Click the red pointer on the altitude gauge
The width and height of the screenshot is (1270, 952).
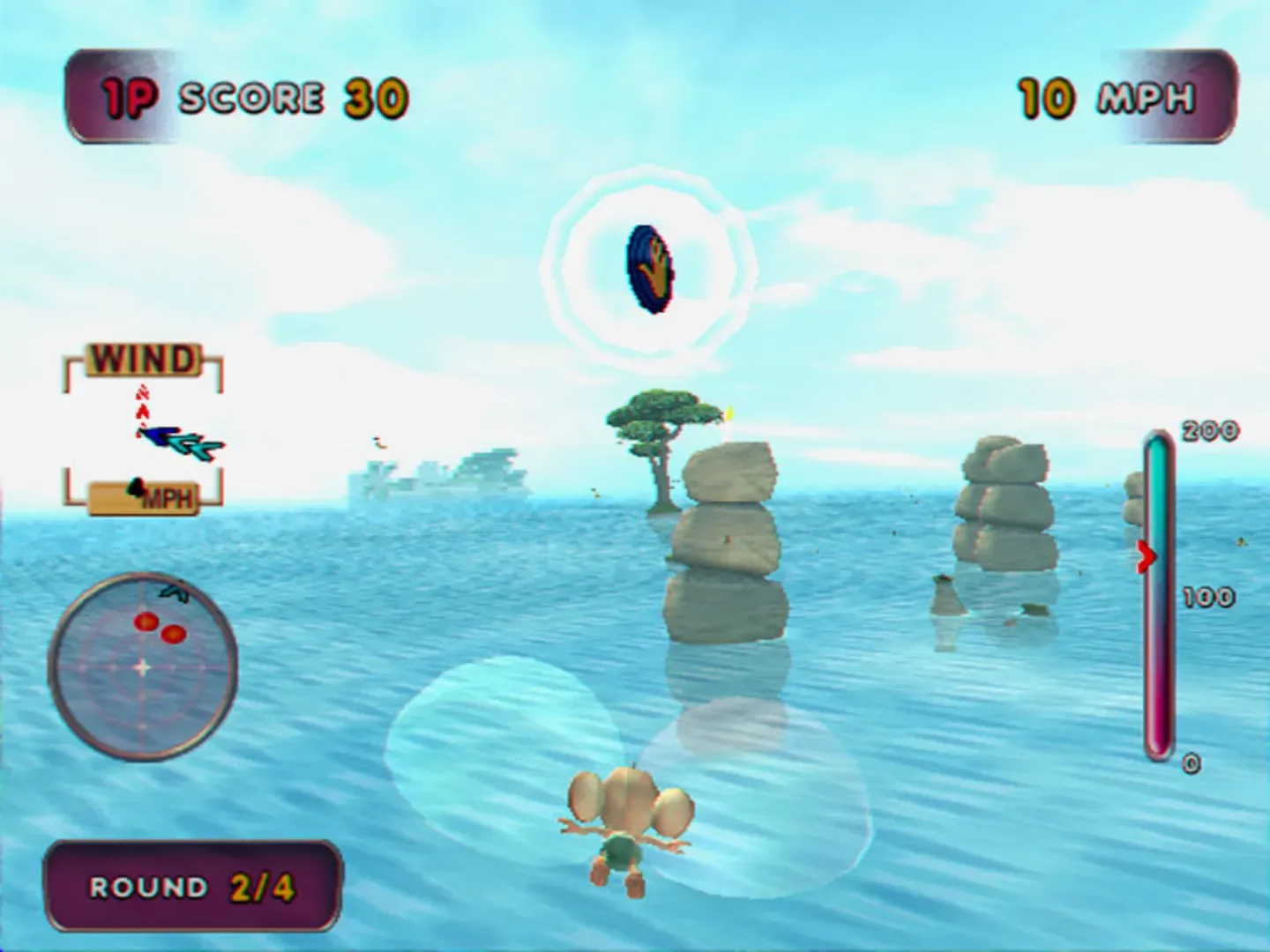point(1147,555)
